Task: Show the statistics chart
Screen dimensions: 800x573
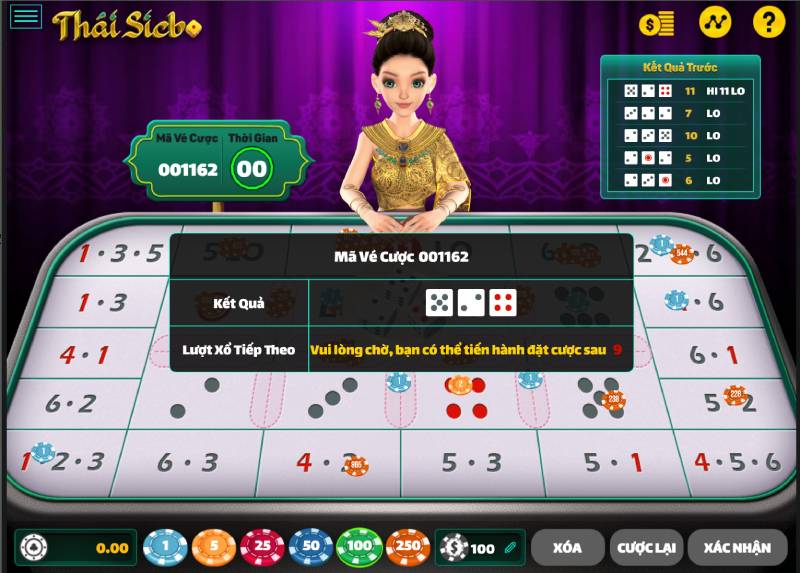Action: tap(714, 21)
